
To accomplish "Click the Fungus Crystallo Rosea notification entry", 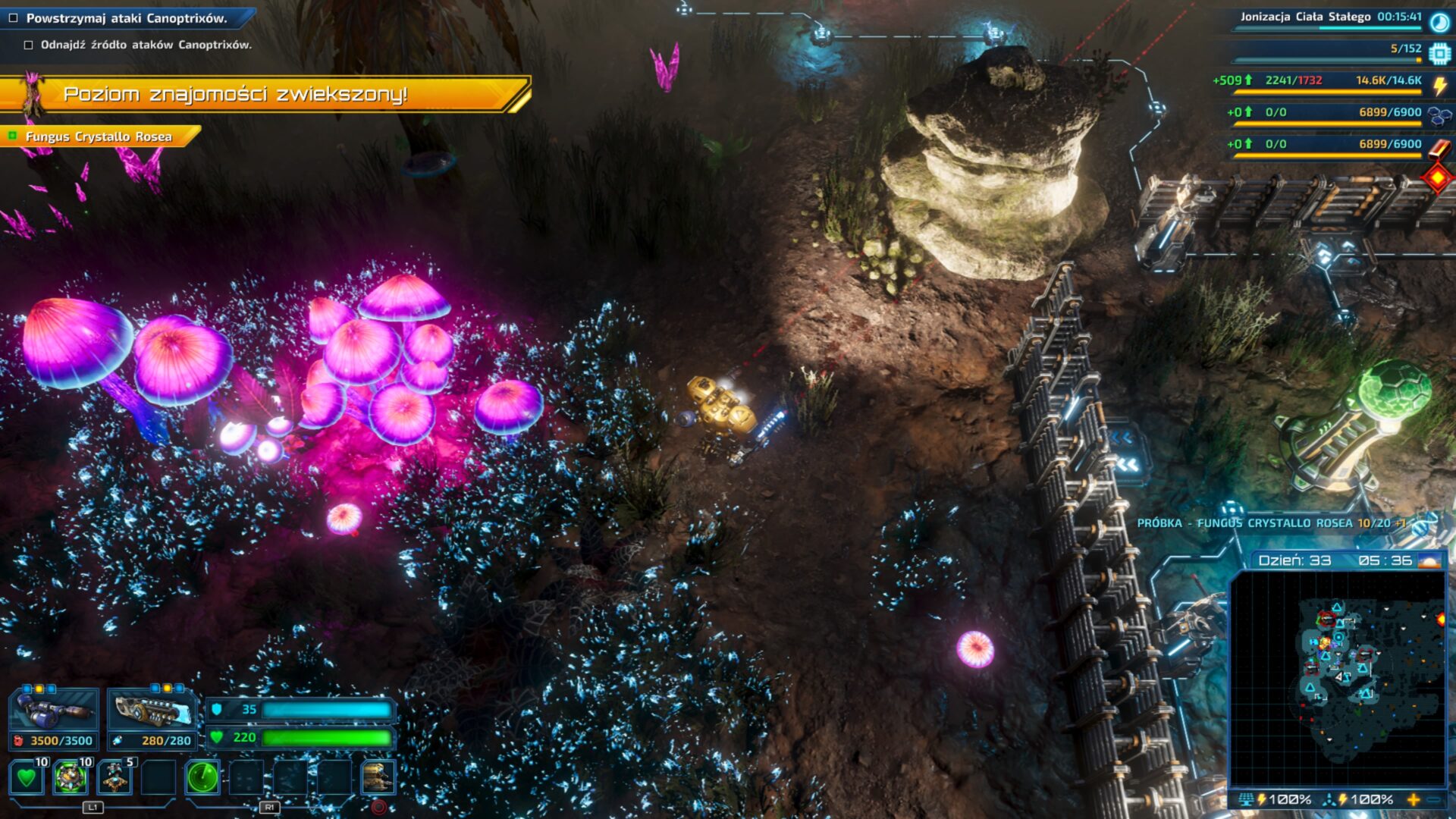I will pos(99,136).
